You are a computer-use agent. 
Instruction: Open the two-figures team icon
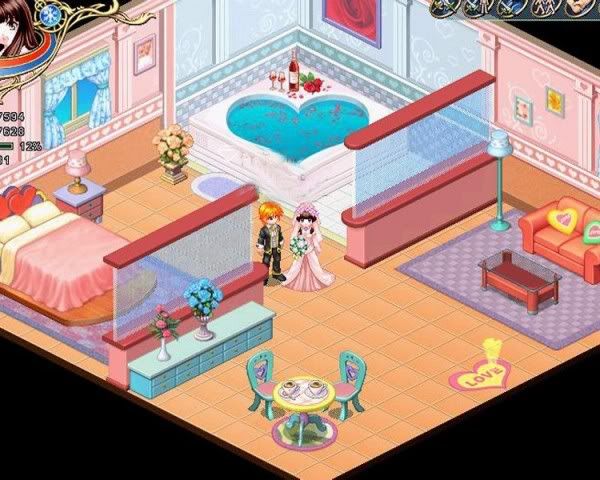pos(545,7)
